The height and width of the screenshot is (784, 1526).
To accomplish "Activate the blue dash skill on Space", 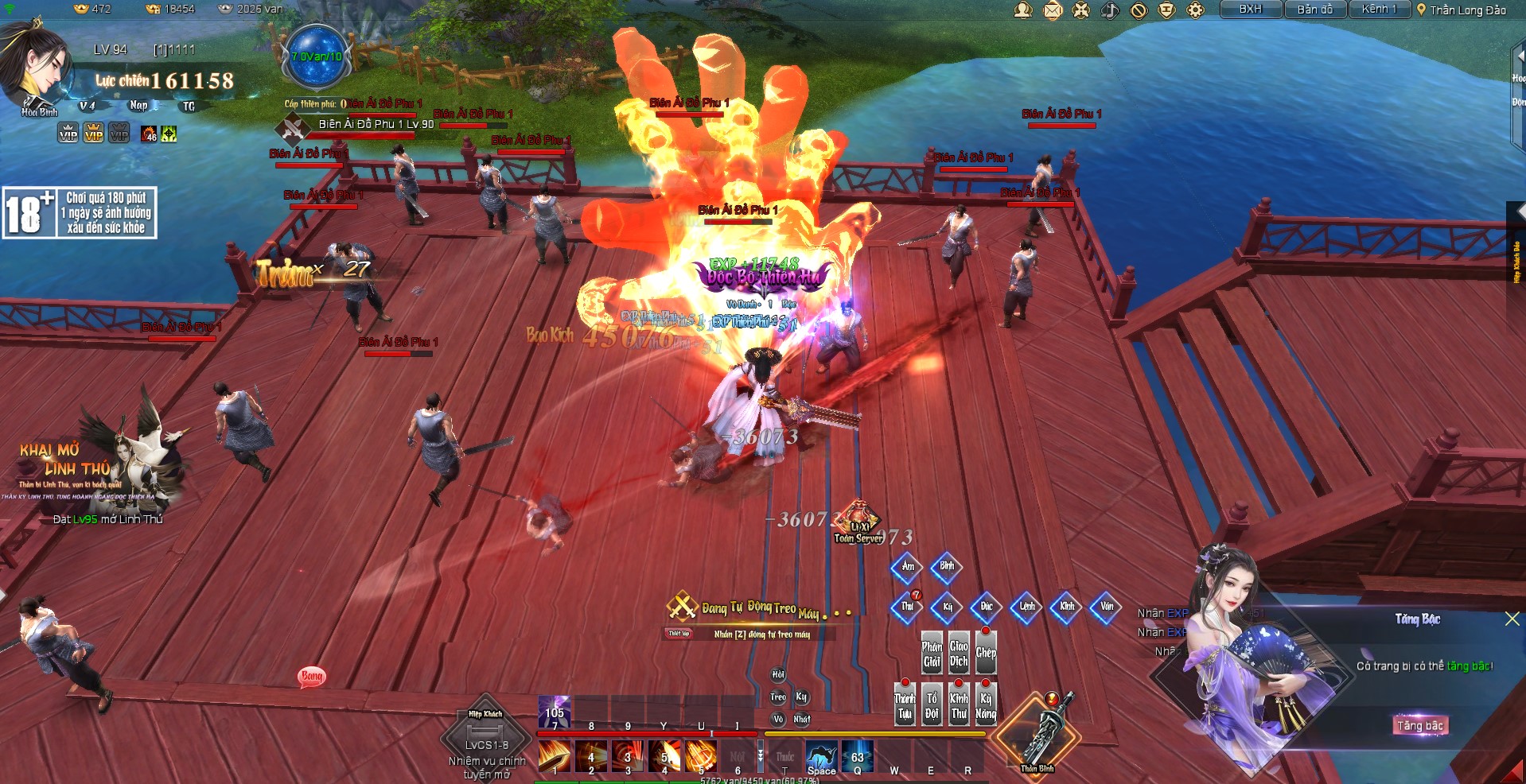I will click(821, 756).
